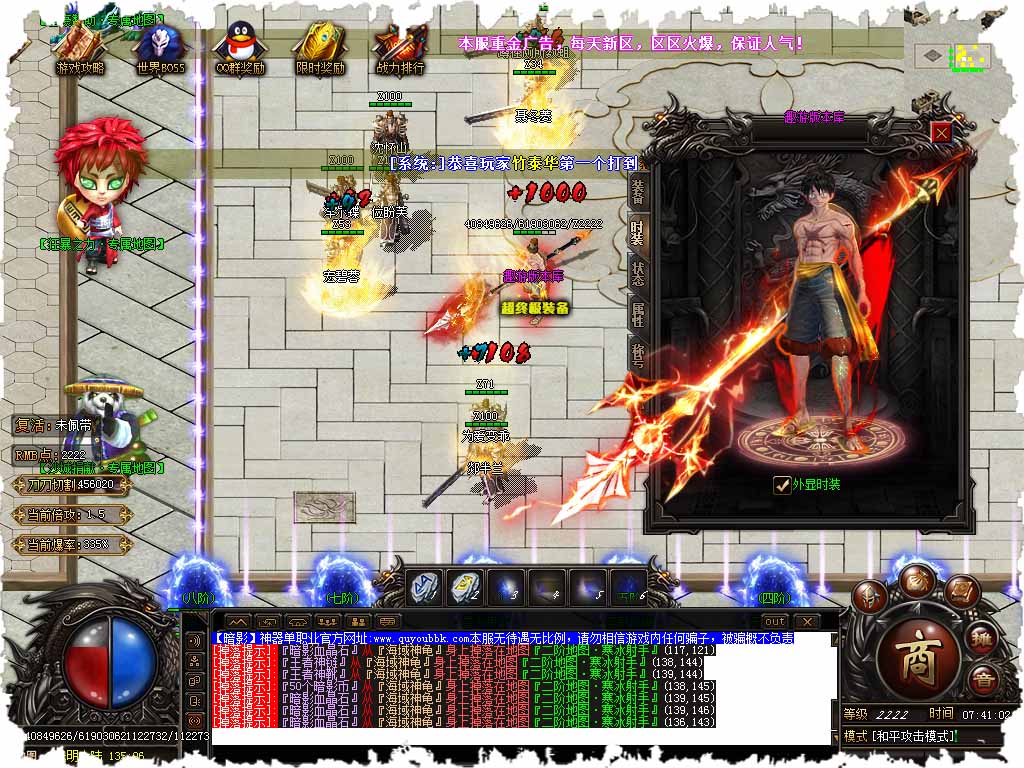Viewport: 1024px width, 768px height.
Task: Open the bag pouch icon
Action: coord(915,580)
